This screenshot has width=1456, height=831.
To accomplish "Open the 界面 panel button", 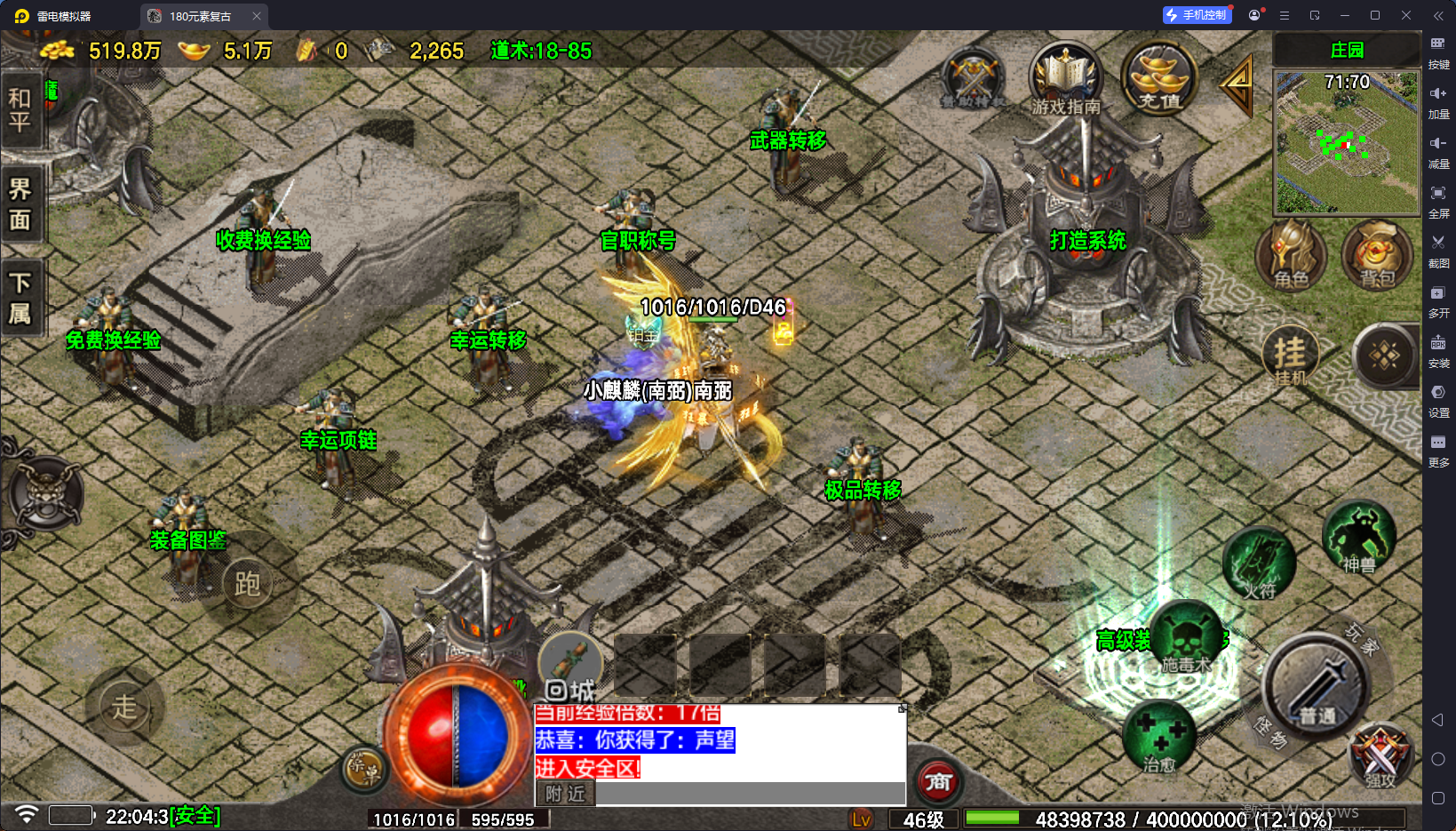I will coord(20,204).
